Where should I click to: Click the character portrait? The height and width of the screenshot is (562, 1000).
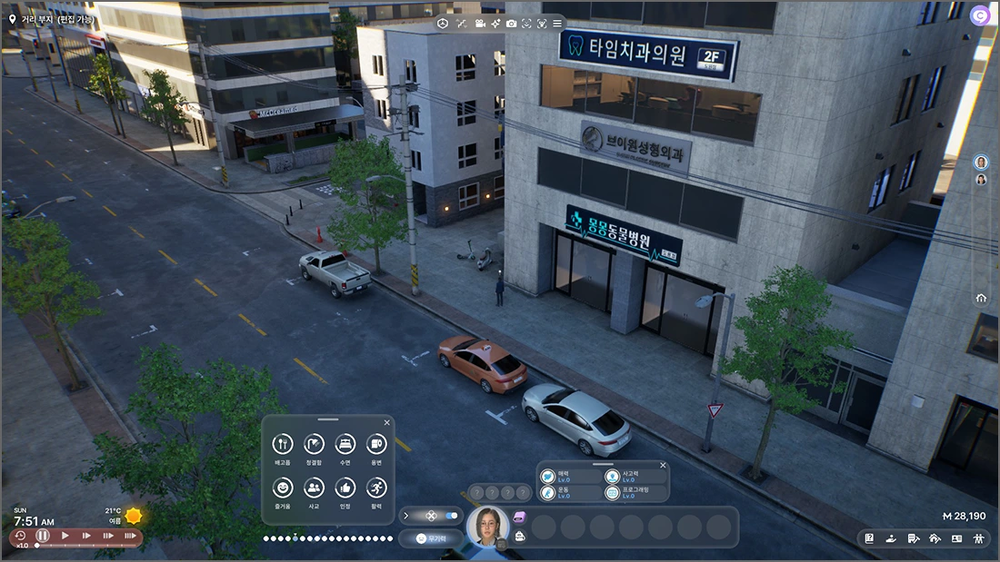pos(489,526)
